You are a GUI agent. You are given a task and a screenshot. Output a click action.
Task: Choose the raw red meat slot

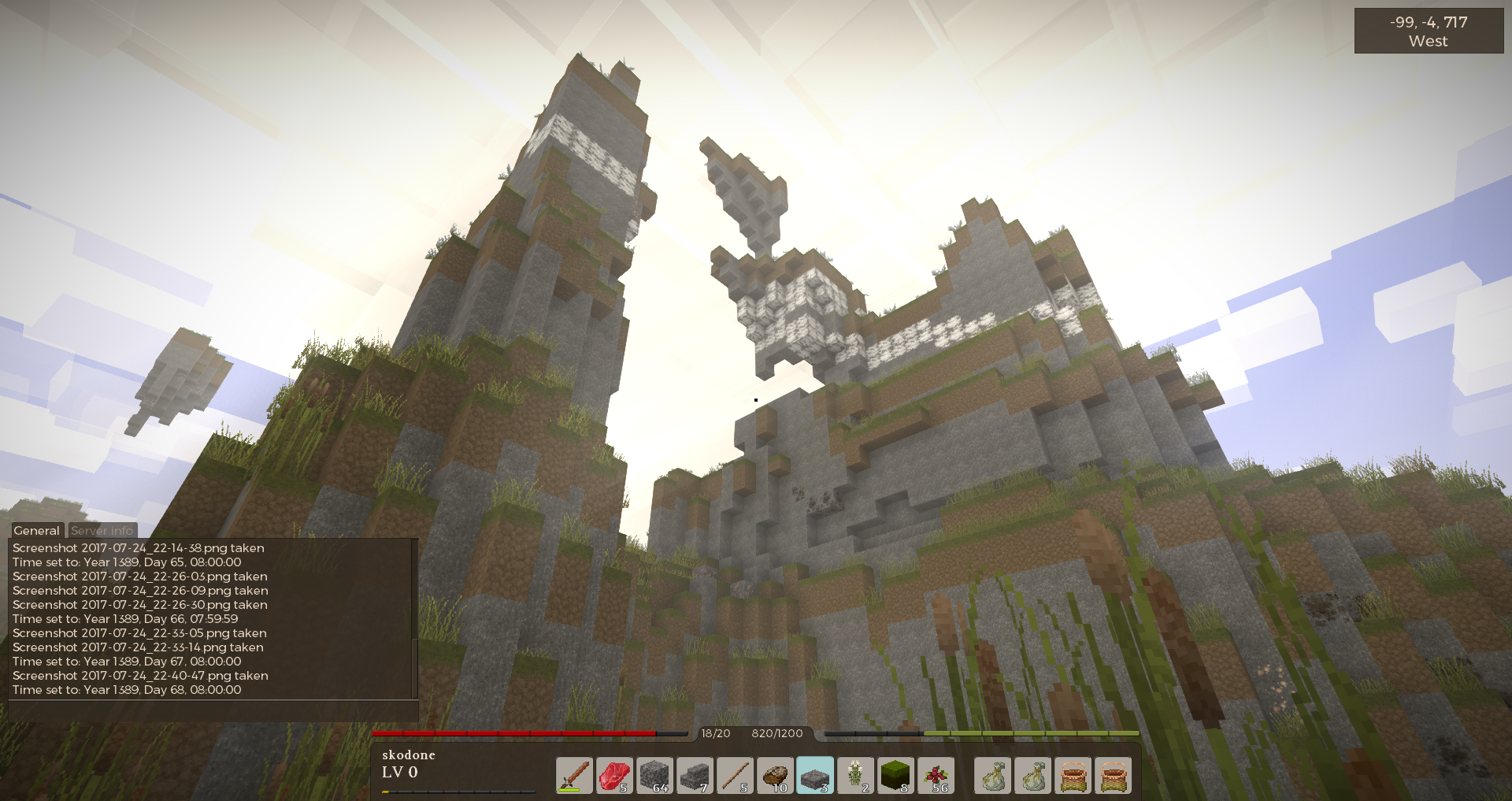coord(614,776)
